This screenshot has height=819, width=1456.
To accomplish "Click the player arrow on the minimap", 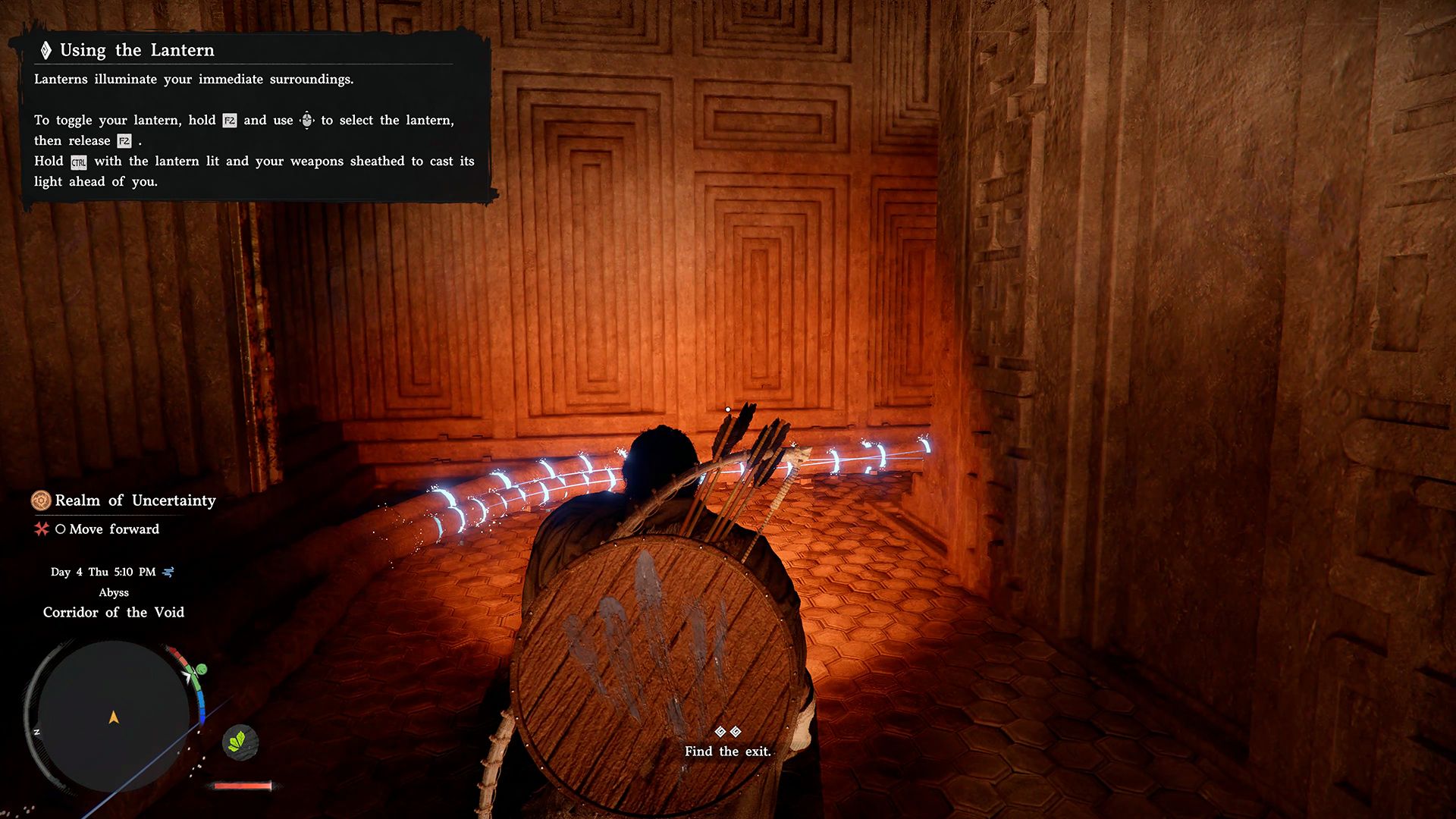I will click(x=115, y=717).
